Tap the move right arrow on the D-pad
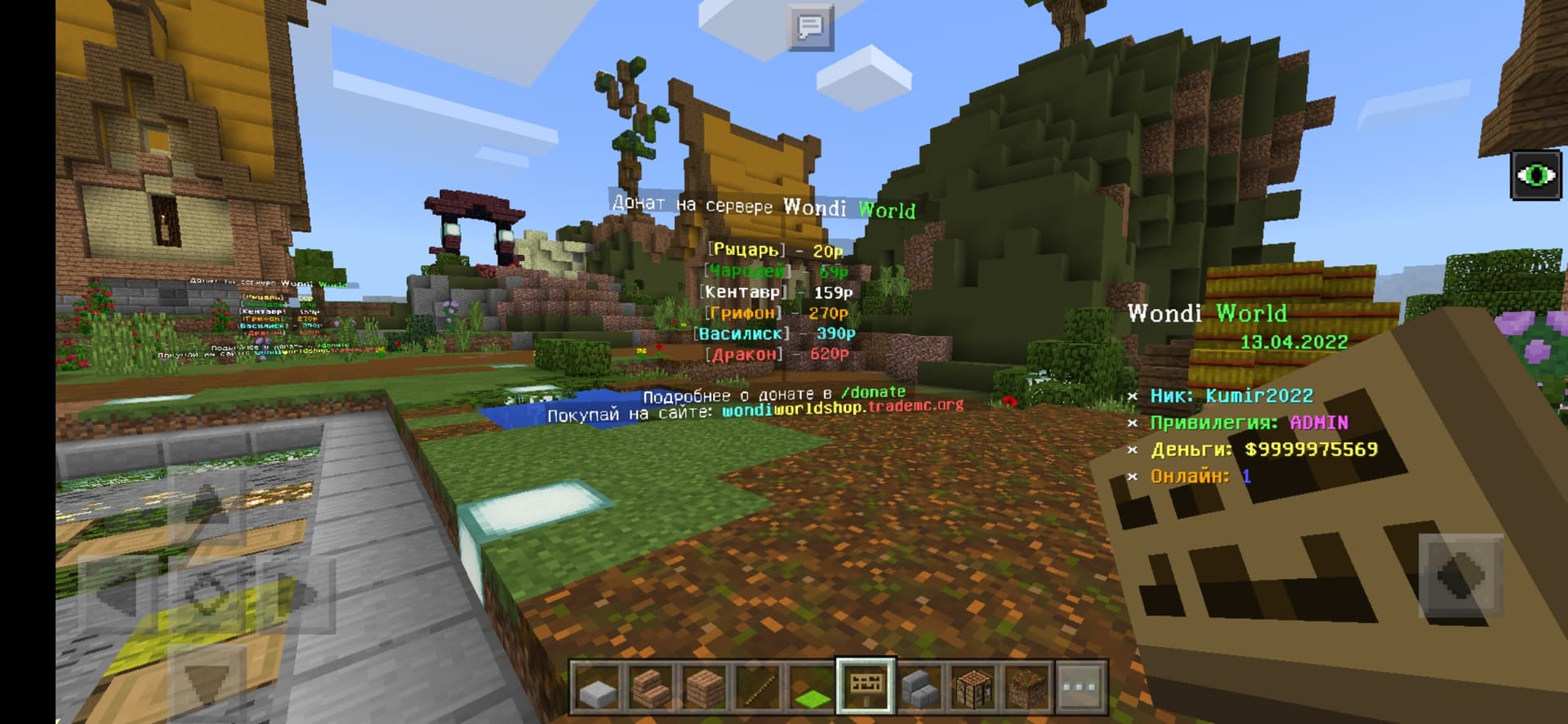Image resolution: width=1568 pixels, height=724 pixels. coord(294,592)
